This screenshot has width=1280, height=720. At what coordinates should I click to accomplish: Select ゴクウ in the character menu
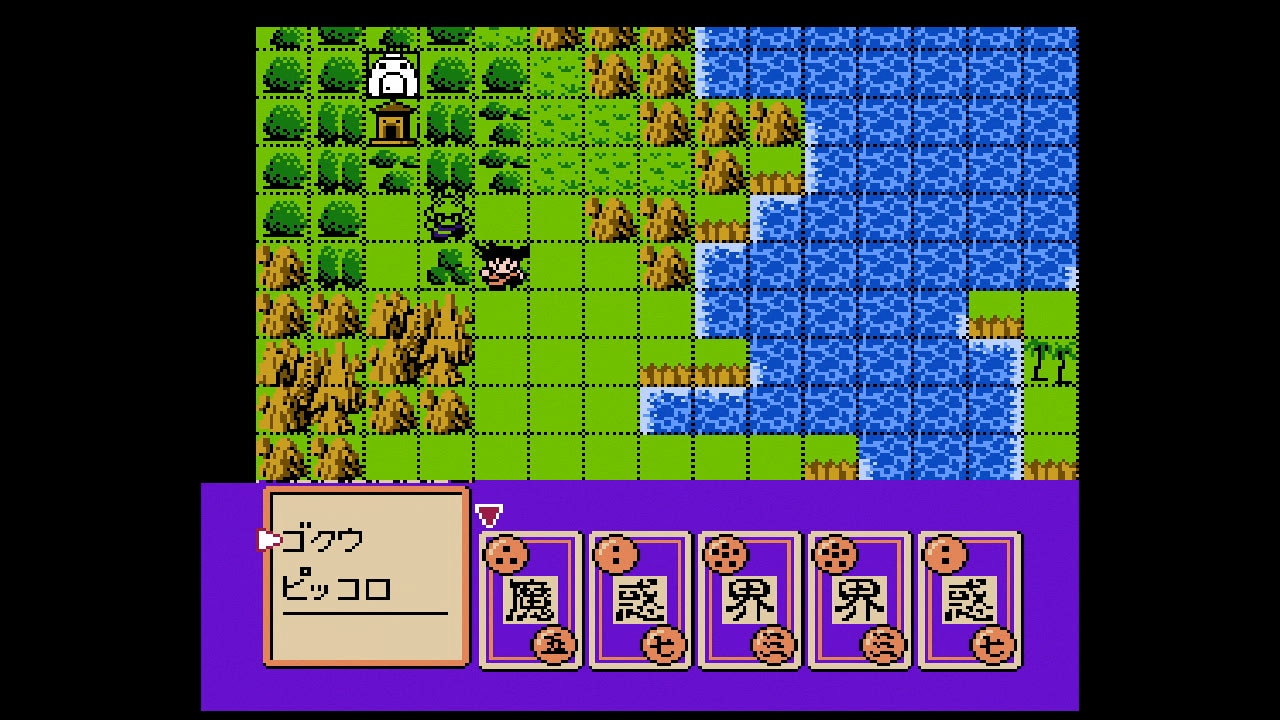tap(323, 541)
